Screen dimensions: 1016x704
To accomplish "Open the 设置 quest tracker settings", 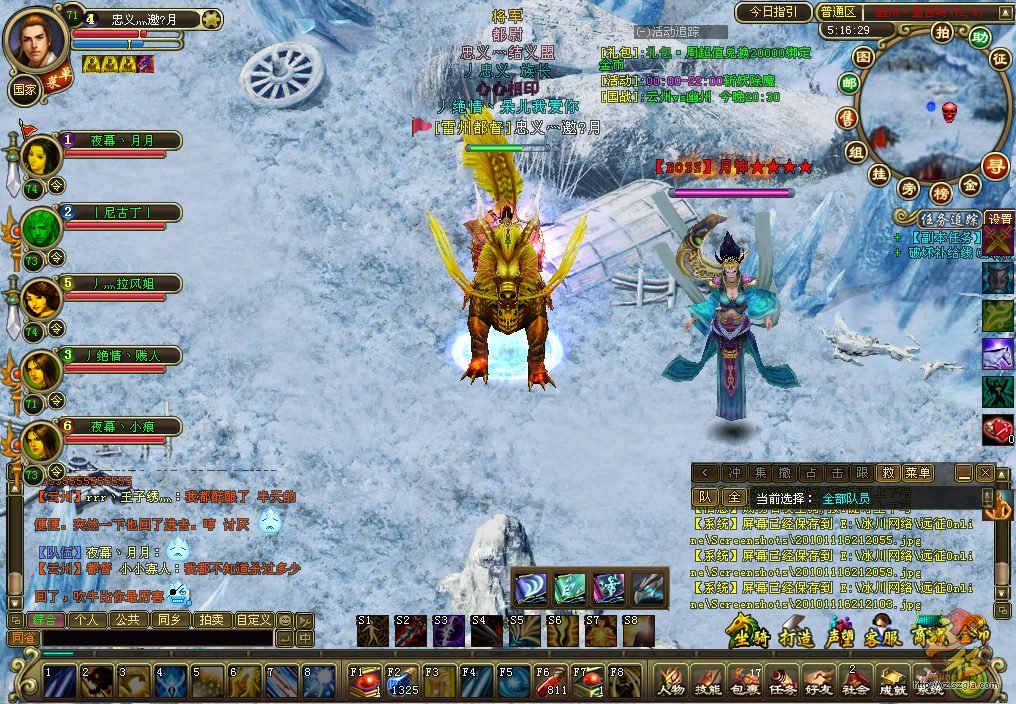I will (x=999, y=218).
